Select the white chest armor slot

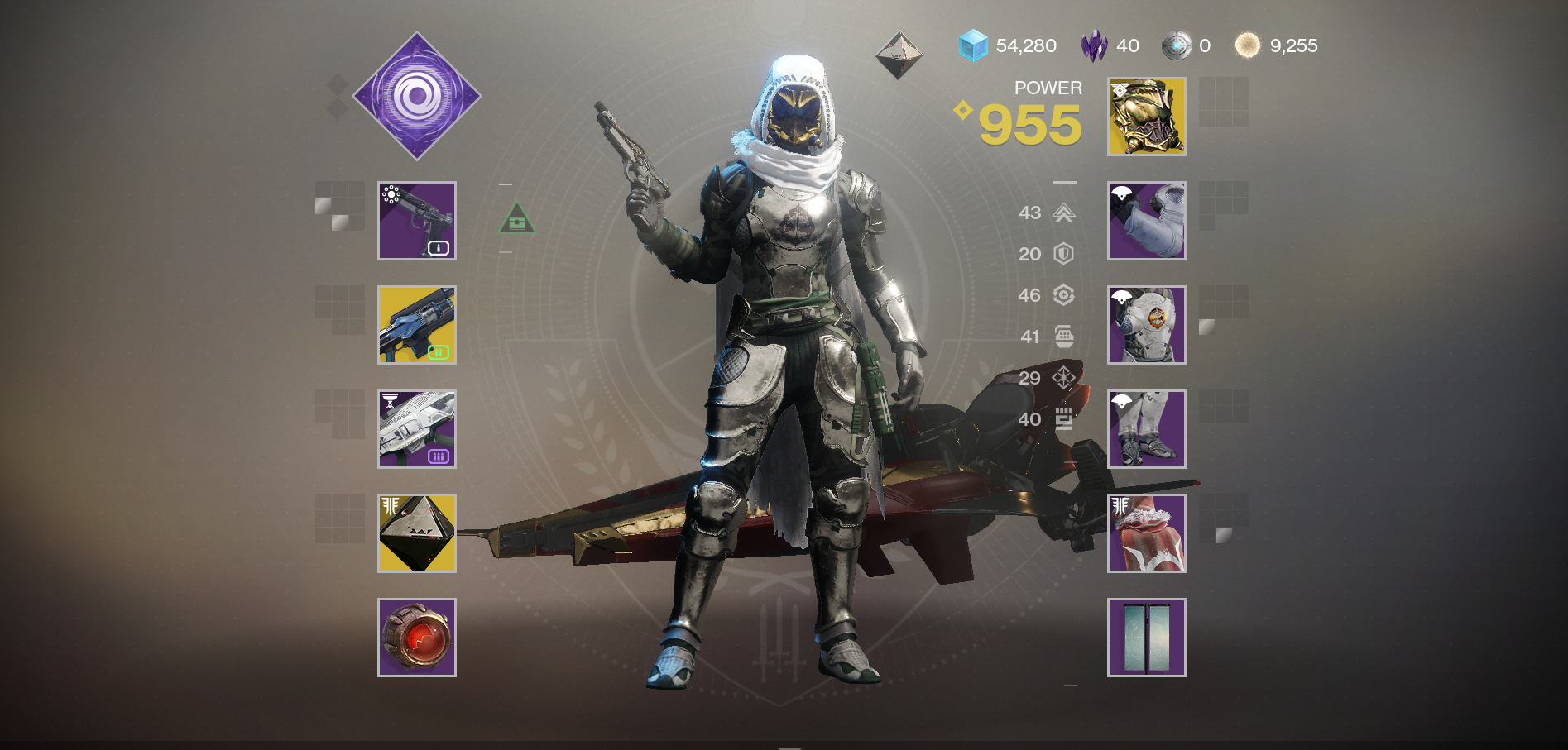[1146, 325]
